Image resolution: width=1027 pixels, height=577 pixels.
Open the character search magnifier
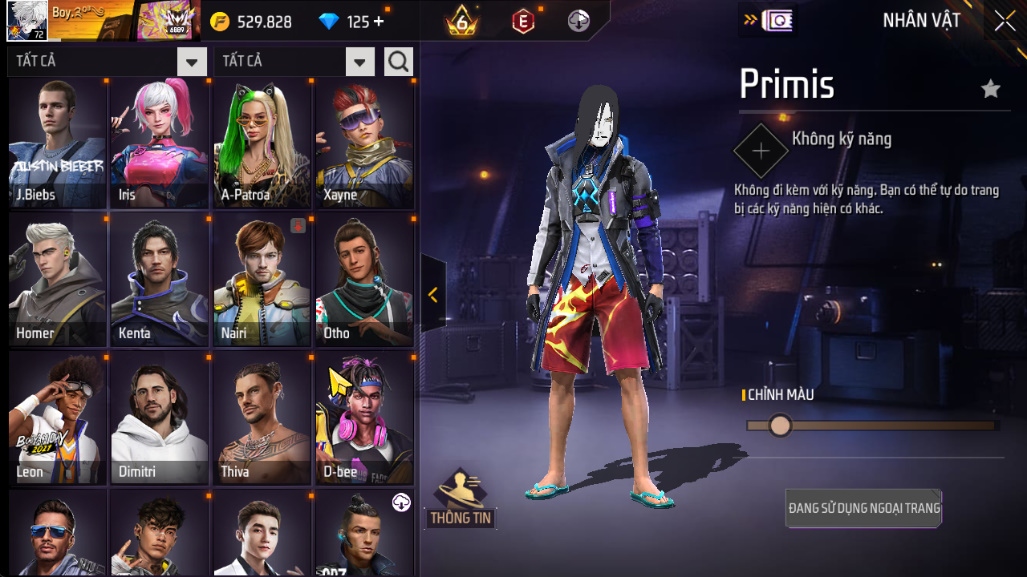pos(398,62)
